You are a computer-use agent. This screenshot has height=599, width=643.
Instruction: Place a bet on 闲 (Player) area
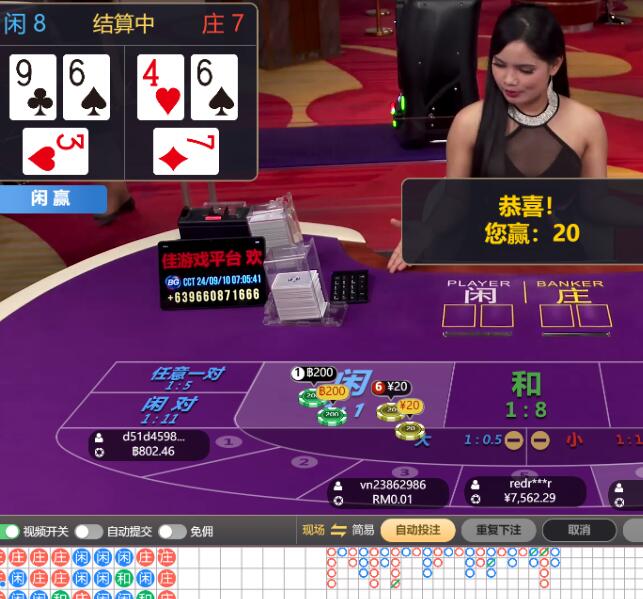coord(350,395)
